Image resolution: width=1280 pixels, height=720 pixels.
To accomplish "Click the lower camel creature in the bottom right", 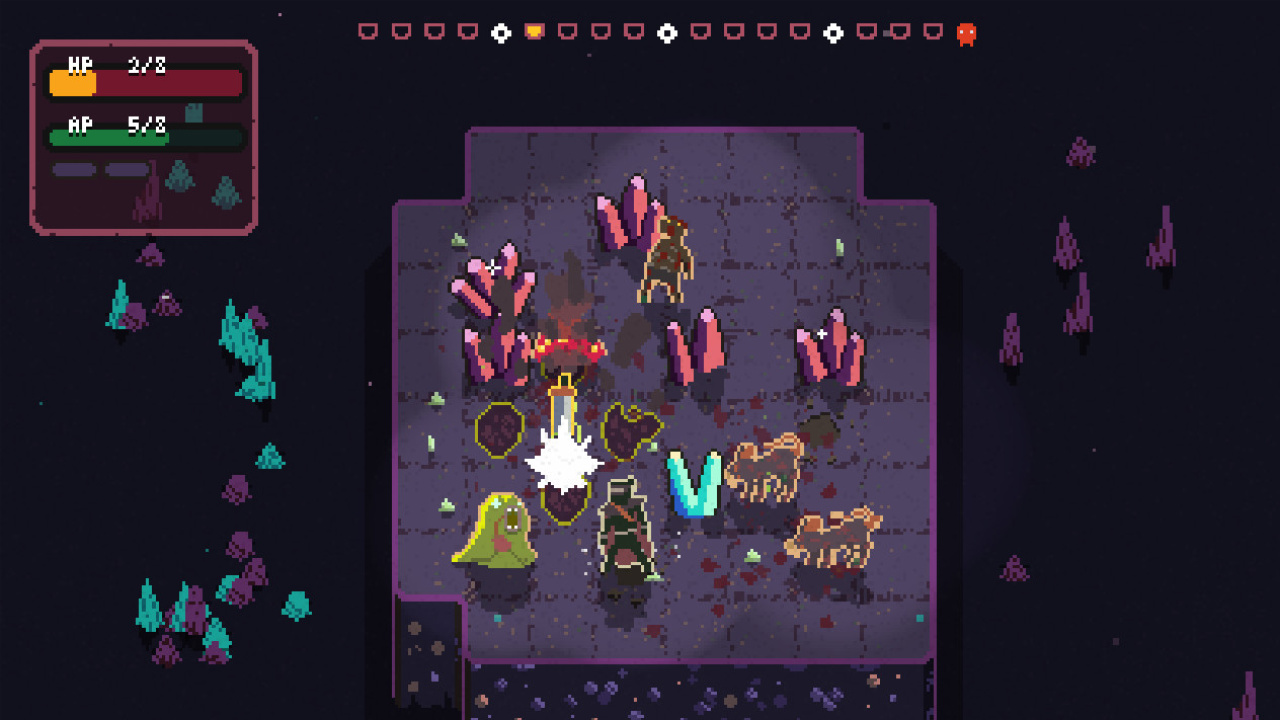I will click(x=836, y=535).
